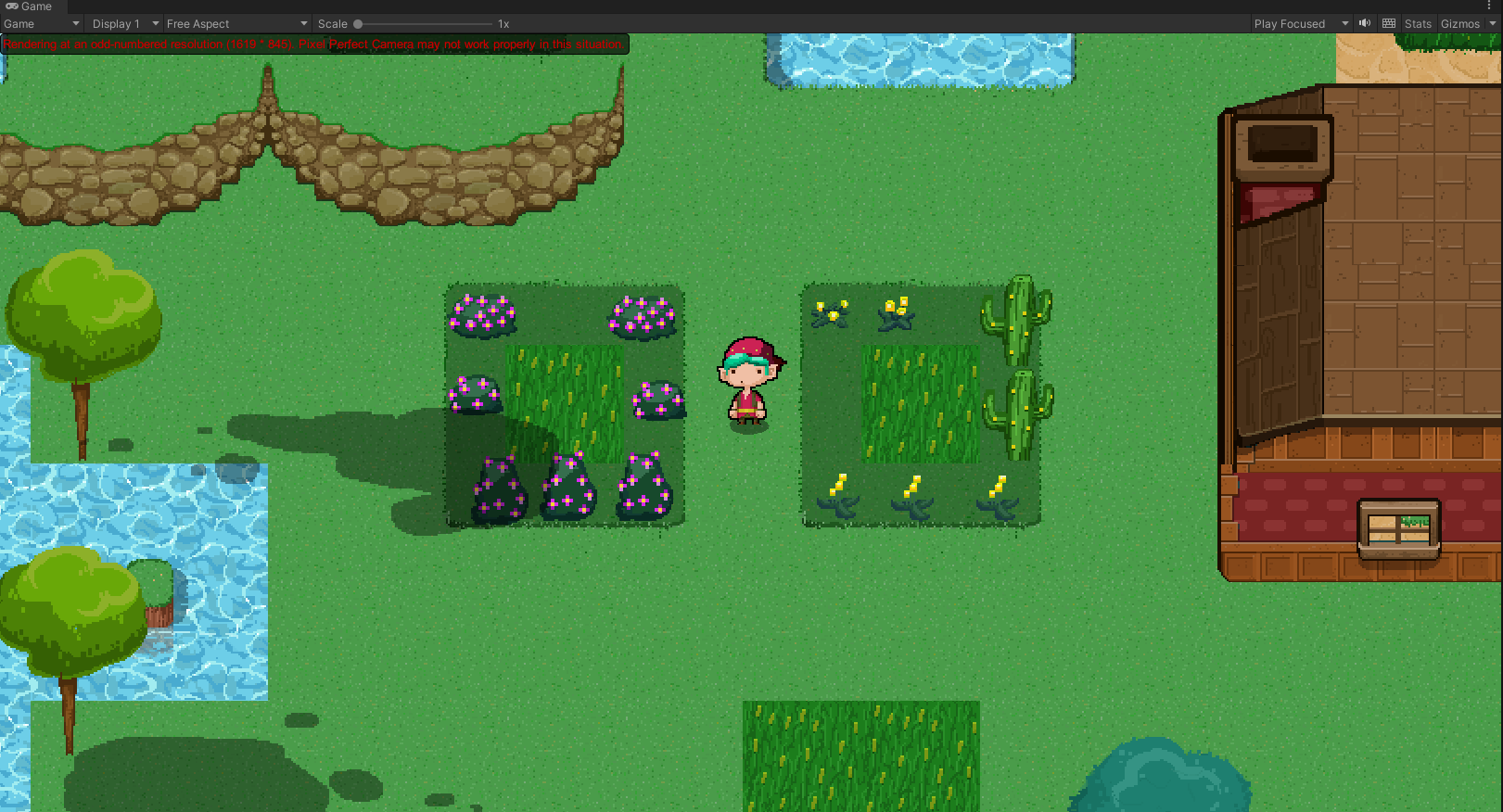Toggle Gizmos visibility in the Game view

[x=1458, y=23]
